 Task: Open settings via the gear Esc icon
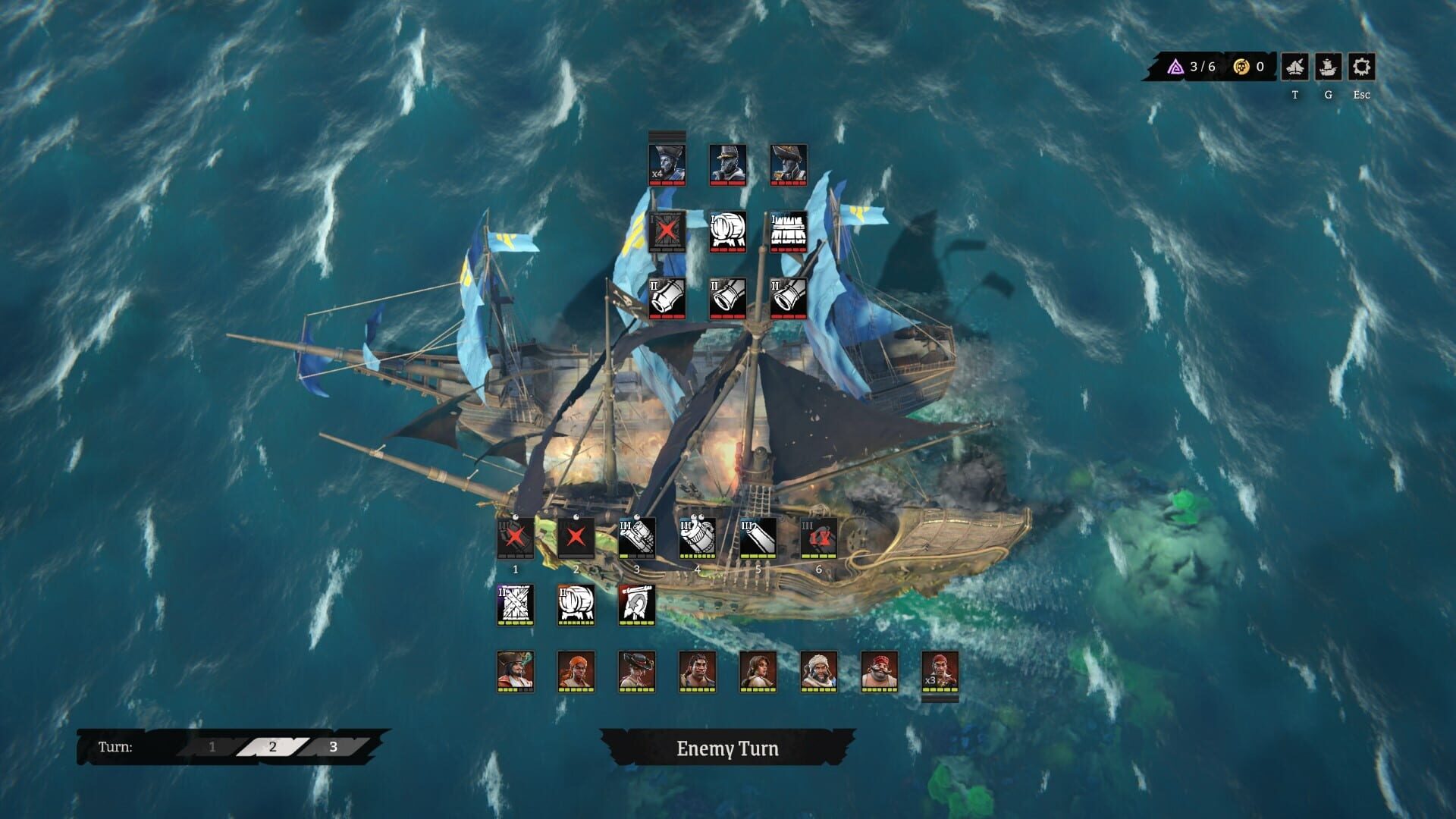[x=1361, y=67]
